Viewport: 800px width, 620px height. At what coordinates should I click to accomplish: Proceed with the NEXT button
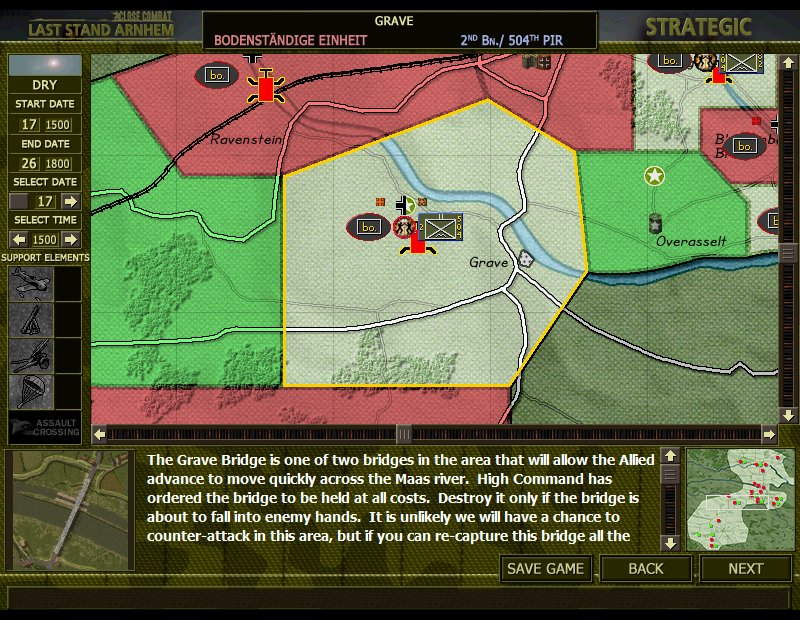(746, 569)
